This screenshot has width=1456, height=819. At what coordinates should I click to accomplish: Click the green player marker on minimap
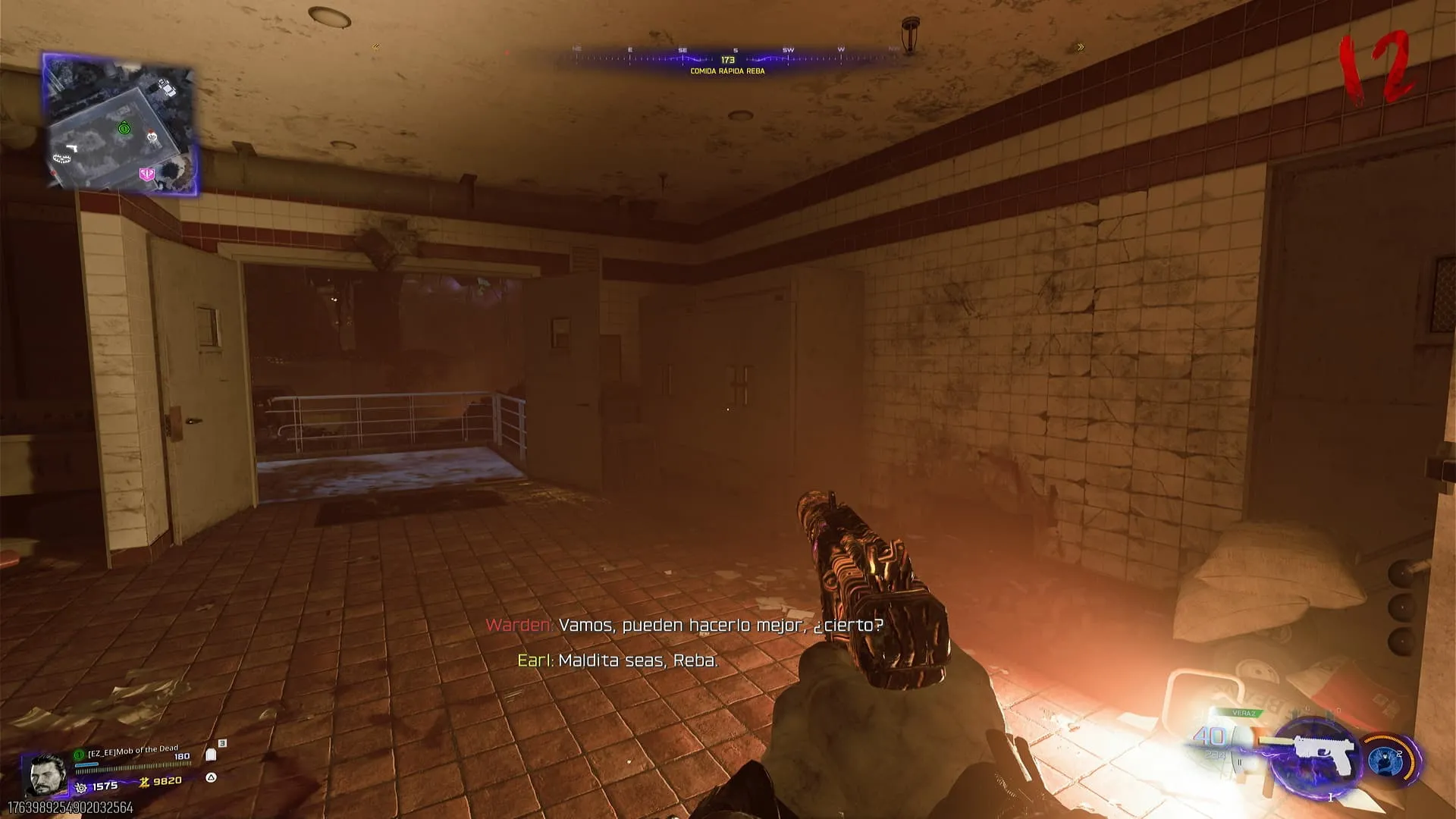coord(124,129)
